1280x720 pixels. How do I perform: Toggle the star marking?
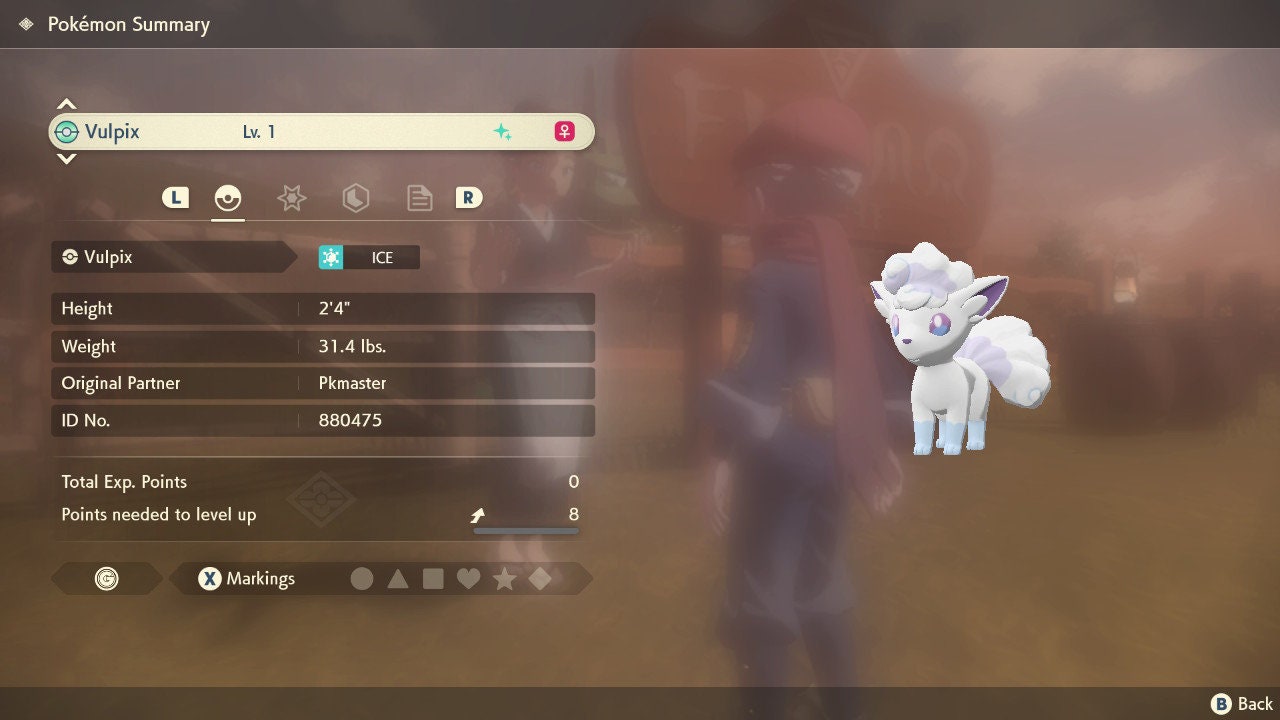(505, 578)
